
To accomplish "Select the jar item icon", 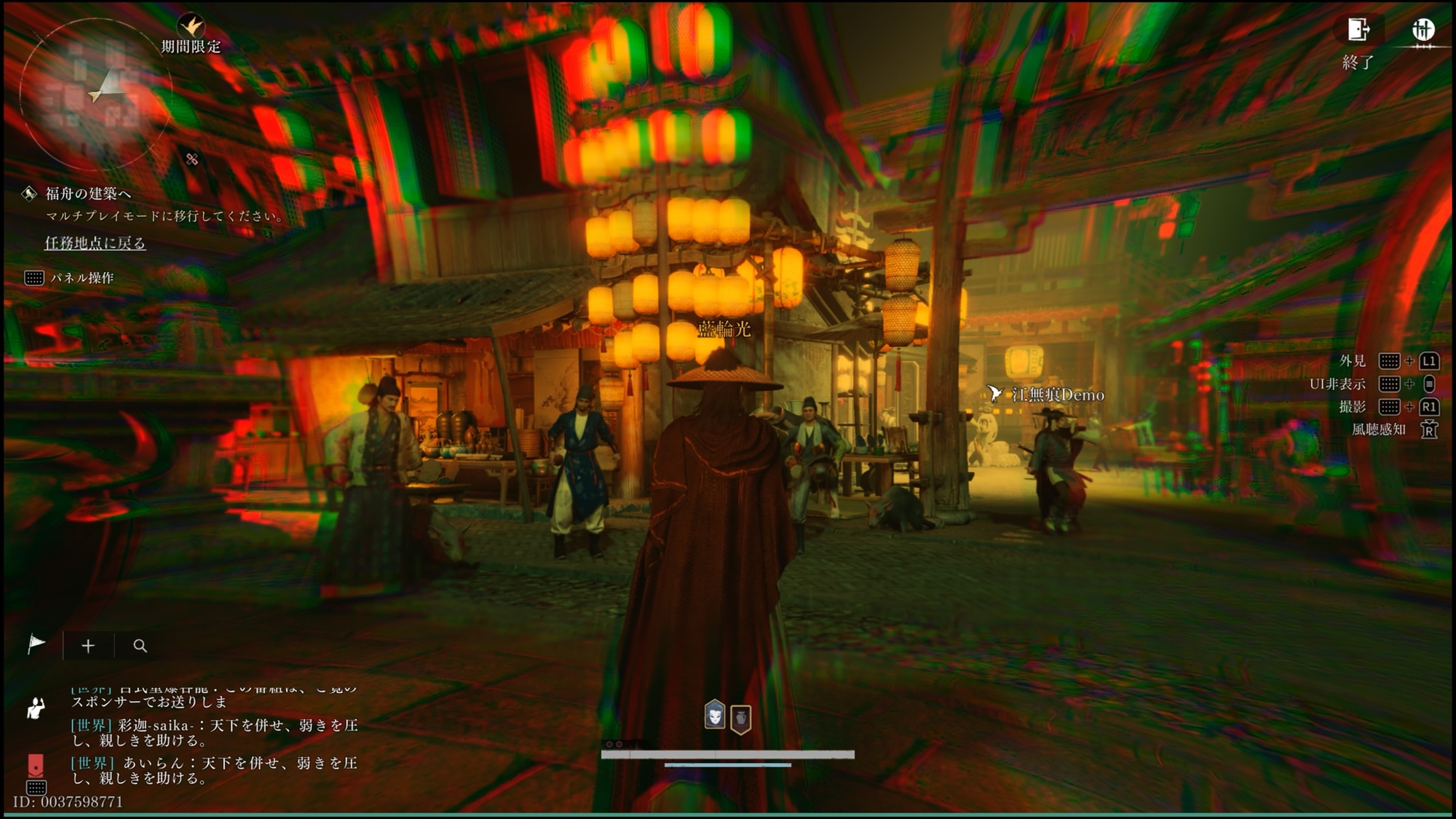I will [x=740, y=719].
